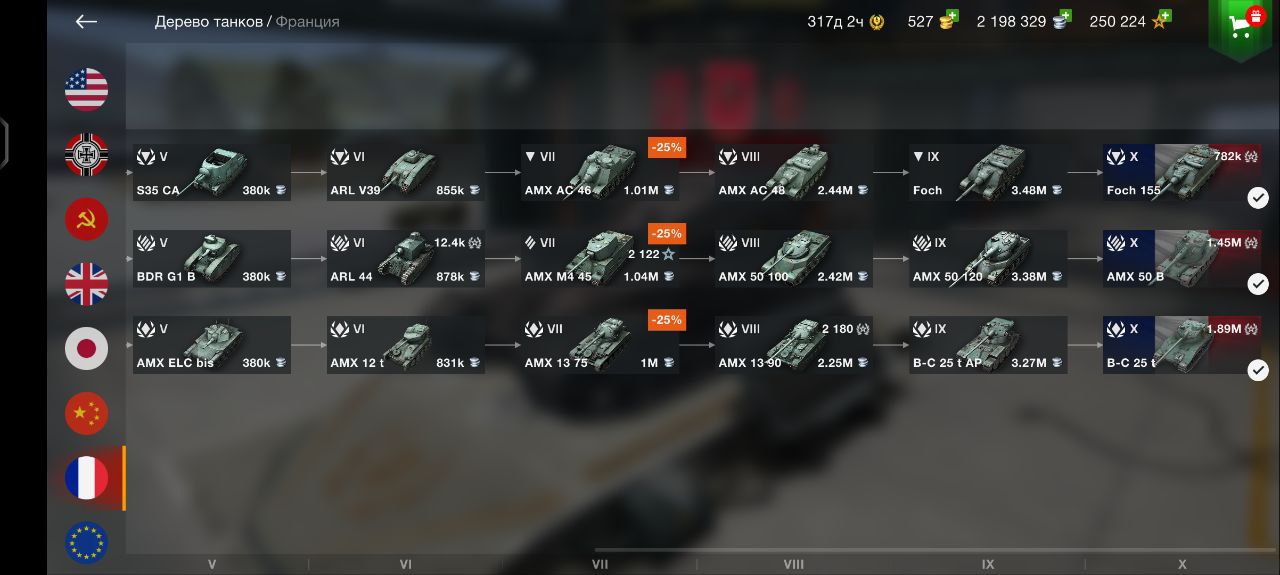
Task: Choose the AMX 50 B tank
Action: click(1182, 258)
